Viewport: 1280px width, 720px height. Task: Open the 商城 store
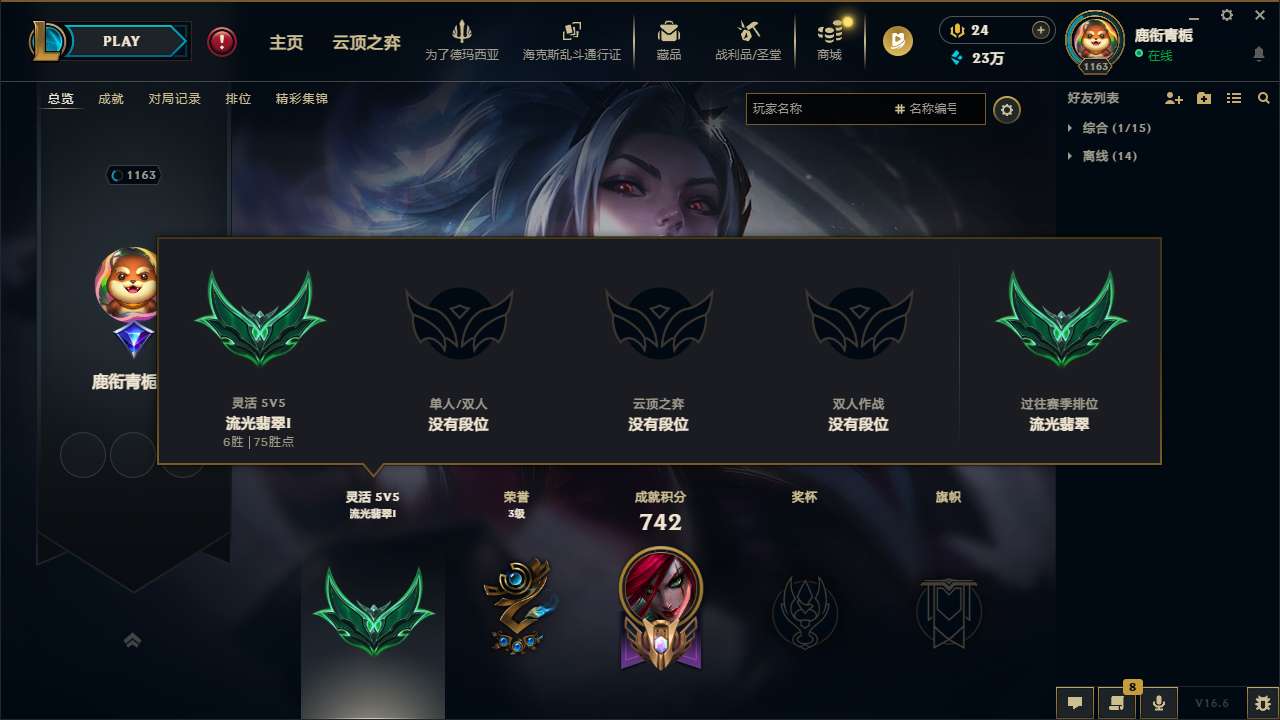coord(828,41)
